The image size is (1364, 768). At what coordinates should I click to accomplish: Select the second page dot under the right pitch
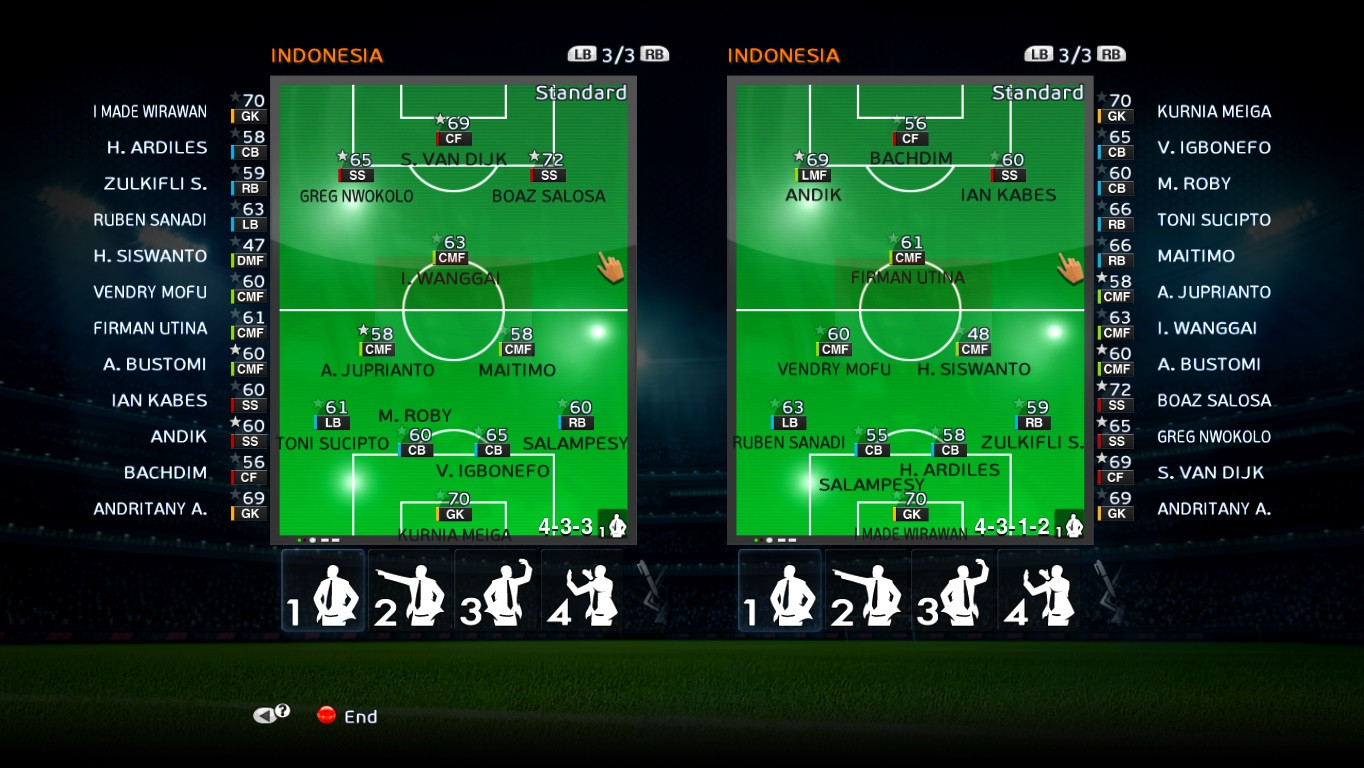coord(761,539)
